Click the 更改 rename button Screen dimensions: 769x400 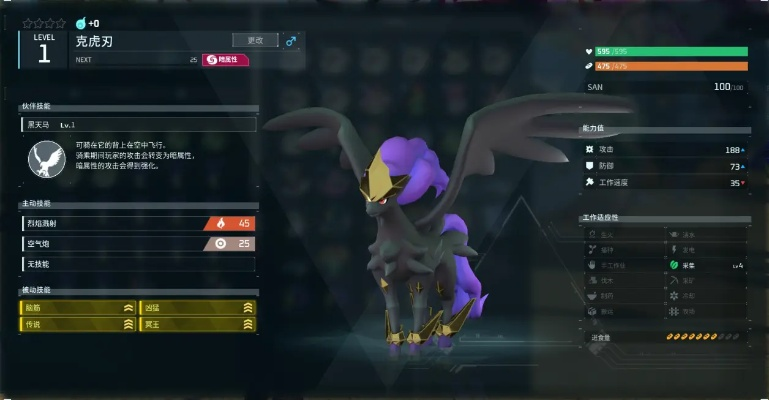[x=255, y=40]
